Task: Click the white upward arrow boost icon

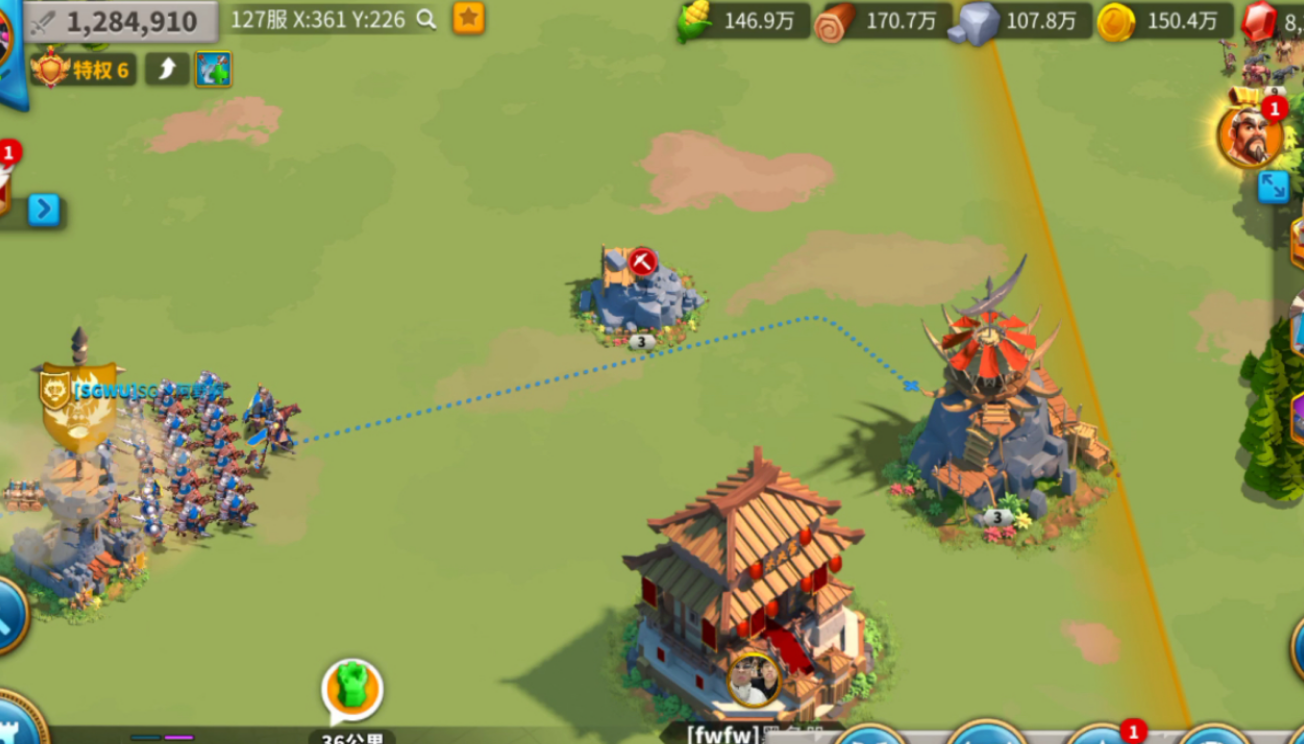Action: pos(167,69)
